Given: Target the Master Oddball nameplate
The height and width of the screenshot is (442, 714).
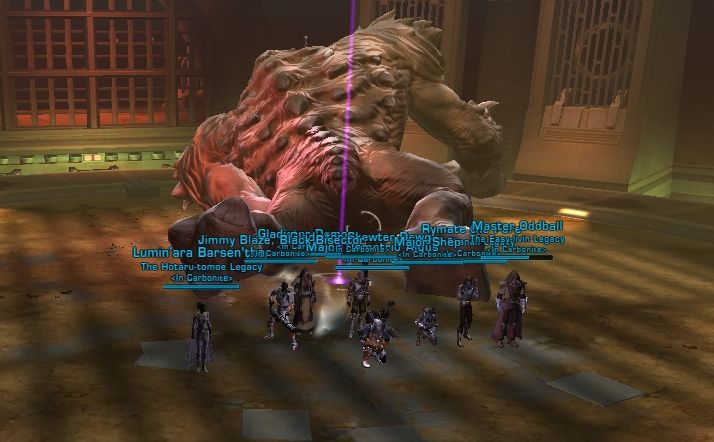Looking at the screenshot, I should [x=518, y=226].
